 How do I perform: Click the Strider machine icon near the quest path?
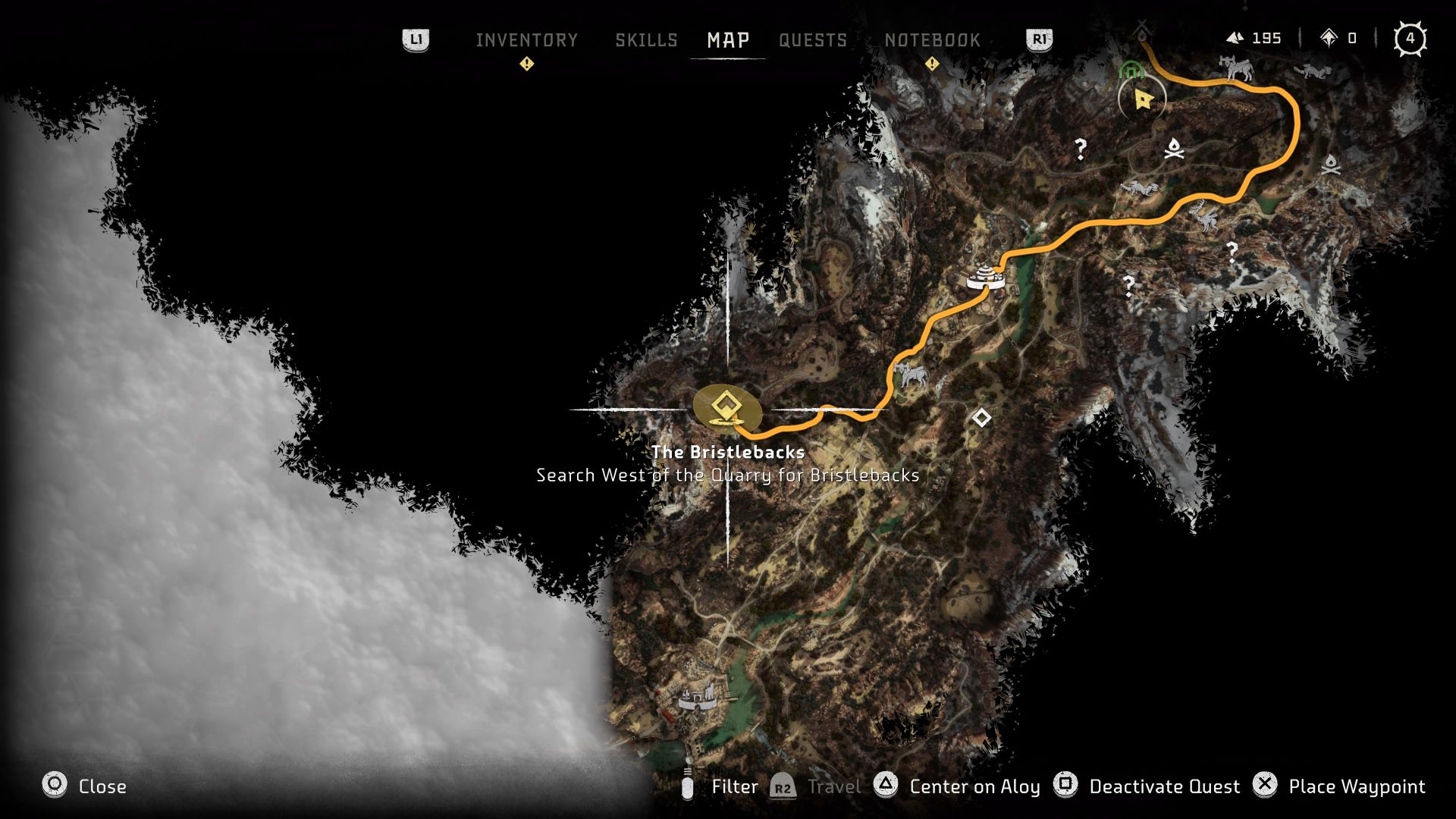912,375
